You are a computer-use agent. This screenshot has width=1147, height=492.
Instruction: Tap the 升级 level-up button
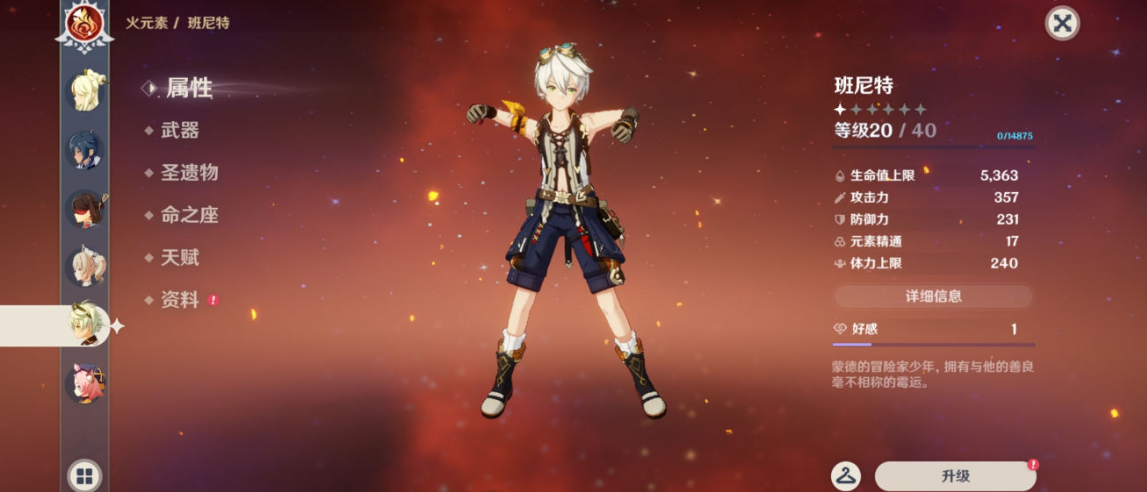click(955, 476)
